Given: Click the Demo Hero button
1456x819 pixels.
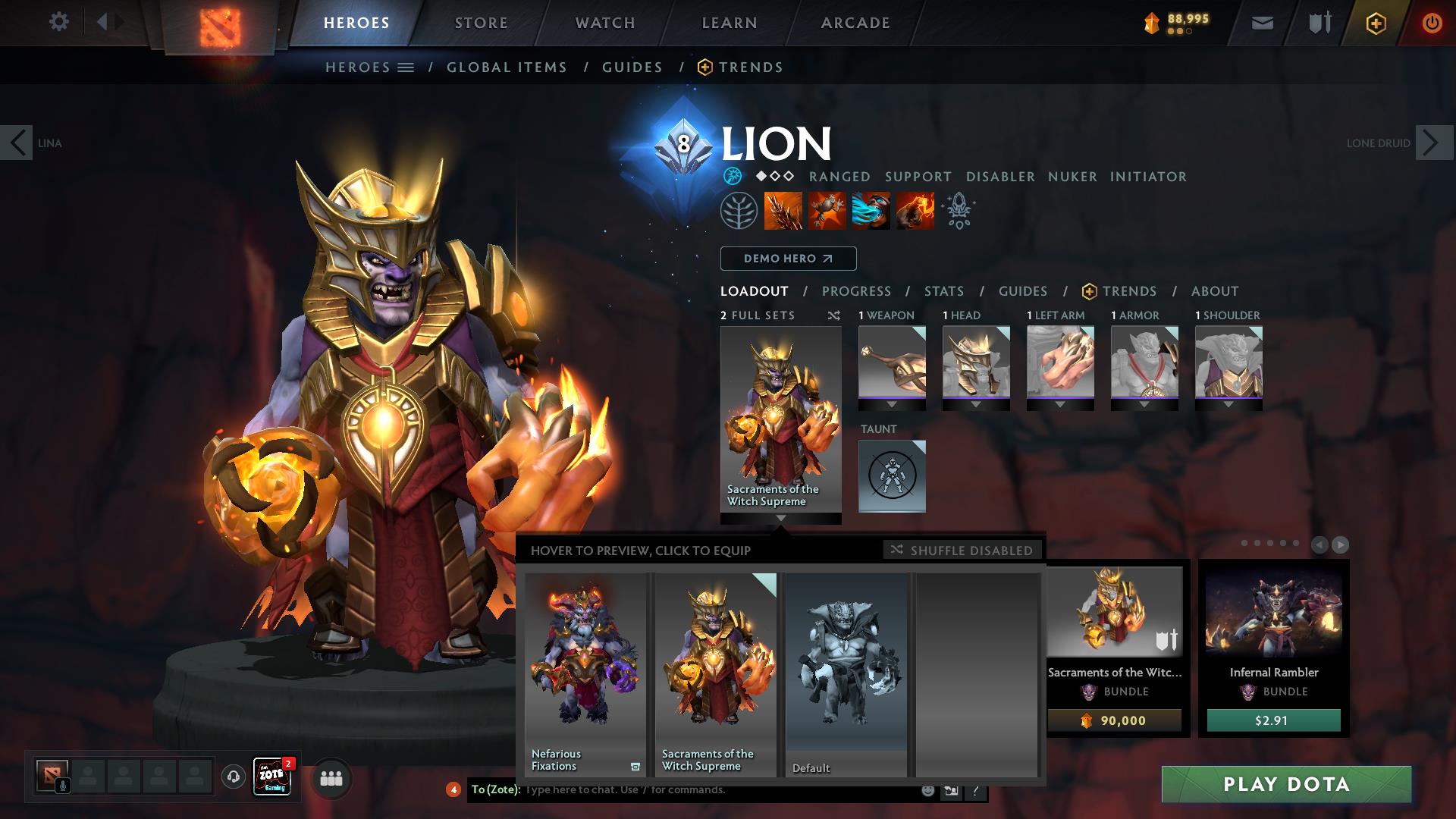Looking at the screenshot, I should pos(788,259).
